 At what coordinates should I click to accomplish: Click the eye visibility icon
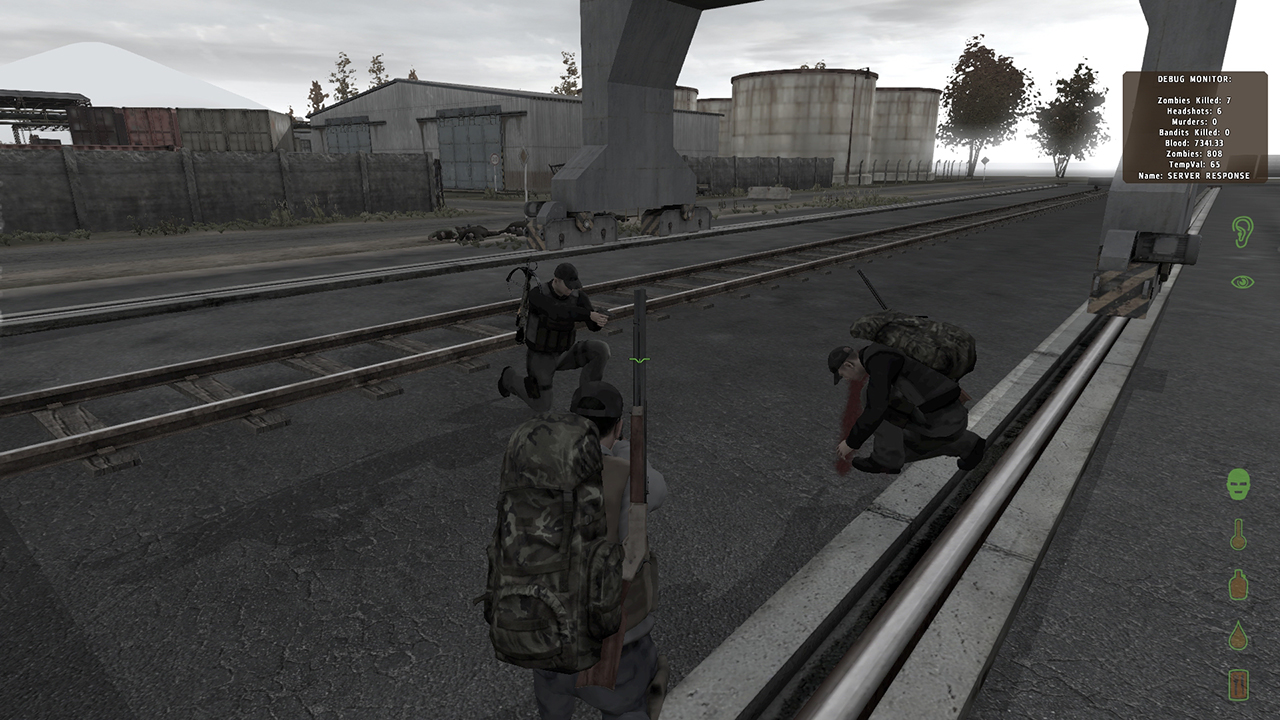point(1242,282)
